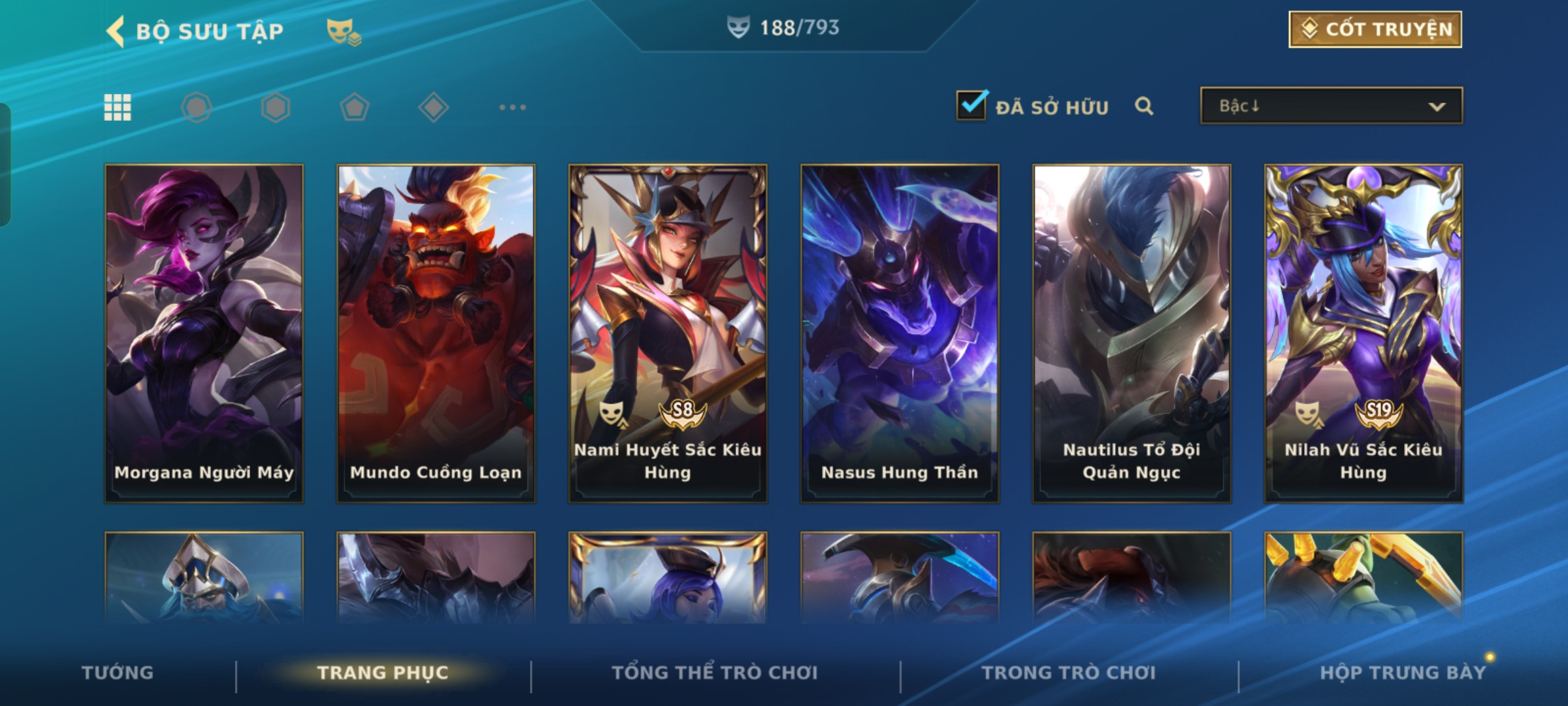Image resolution: width=1568 pixels, height=706 pixels.
Task: Open the skin search magnifier
Action: click(1143, 106)
